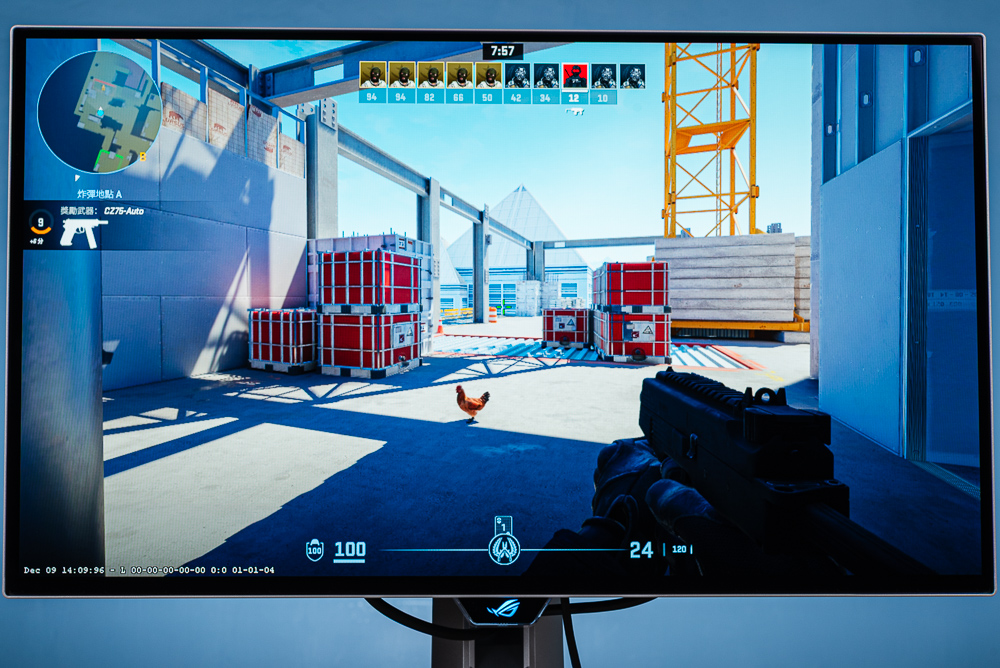Image resolution: width=1000 pixels, height=668 pixels.
Task: Click the red-highlighted player avatar
Action: (x=574, y=75)
